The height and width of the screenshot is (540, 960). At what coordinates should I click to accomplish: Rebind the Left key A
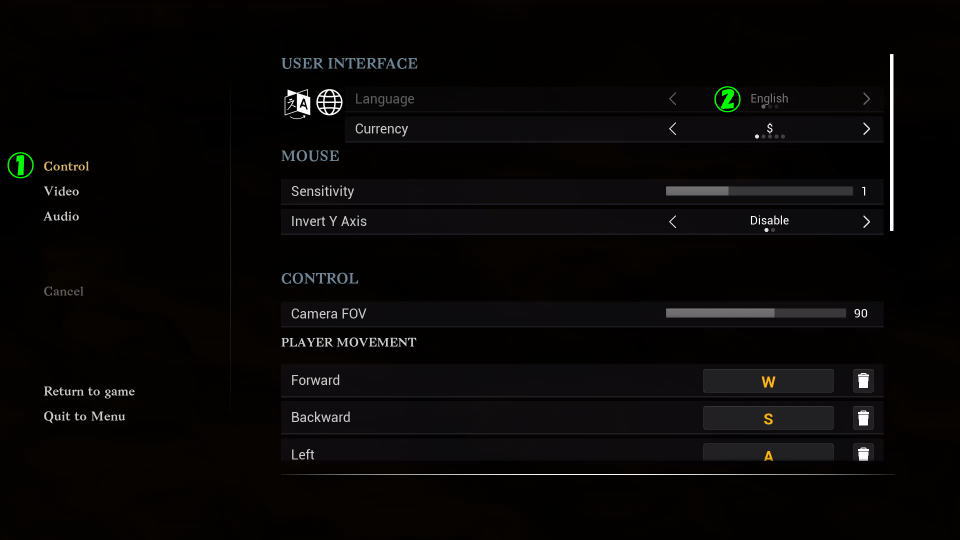pyautogui.click(x=768, y=453)
